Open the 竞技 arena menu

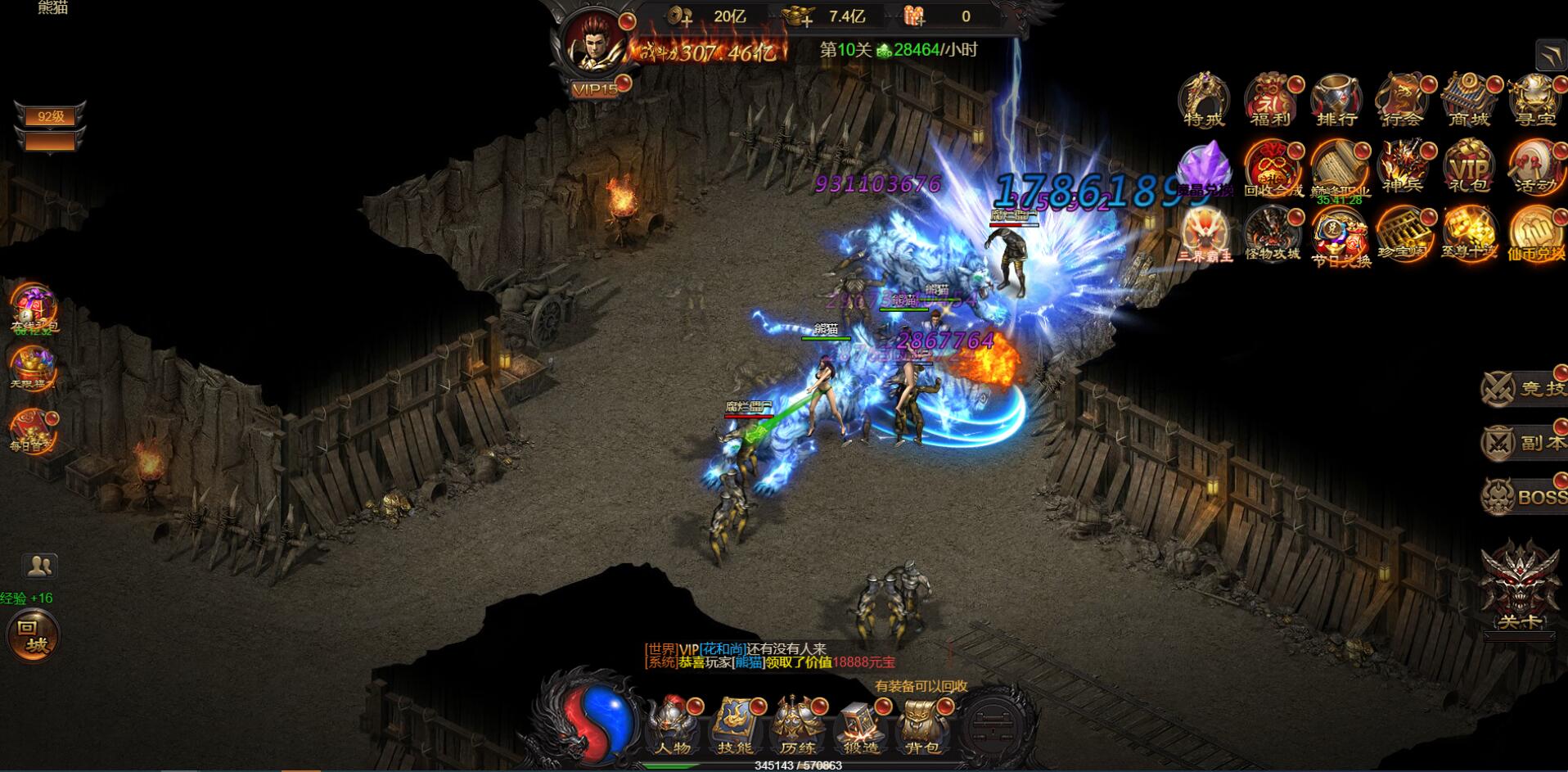[1524, 387]
